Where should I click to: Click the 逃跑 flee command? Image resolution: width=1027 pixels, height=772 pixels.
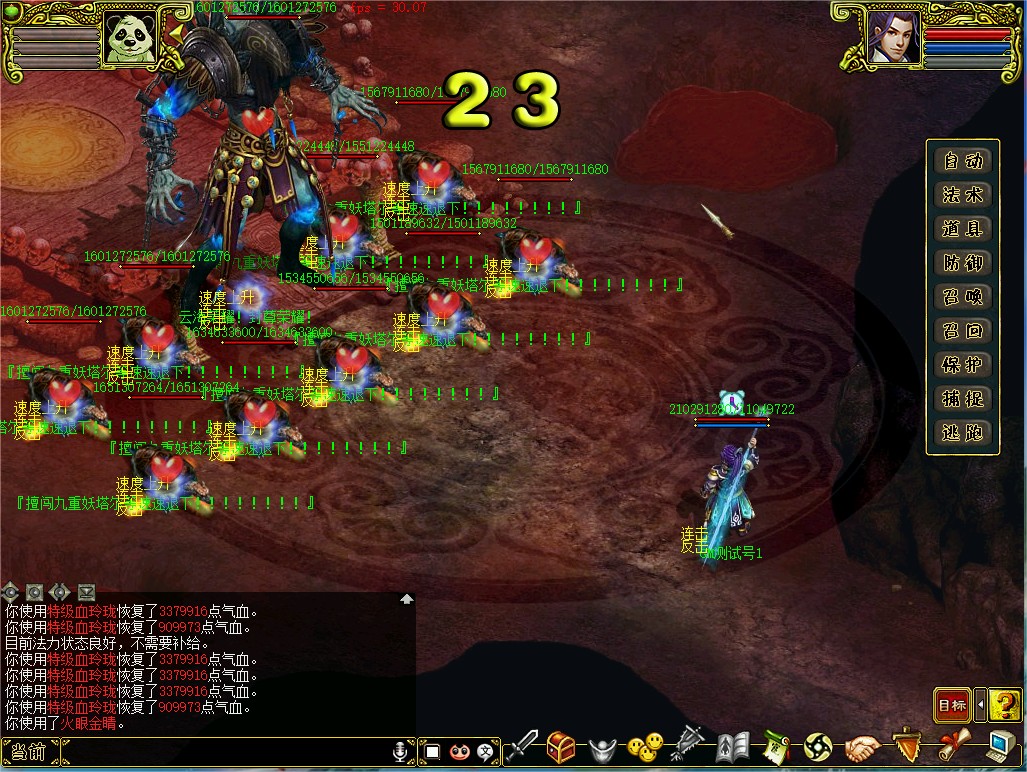pos(962,434)
